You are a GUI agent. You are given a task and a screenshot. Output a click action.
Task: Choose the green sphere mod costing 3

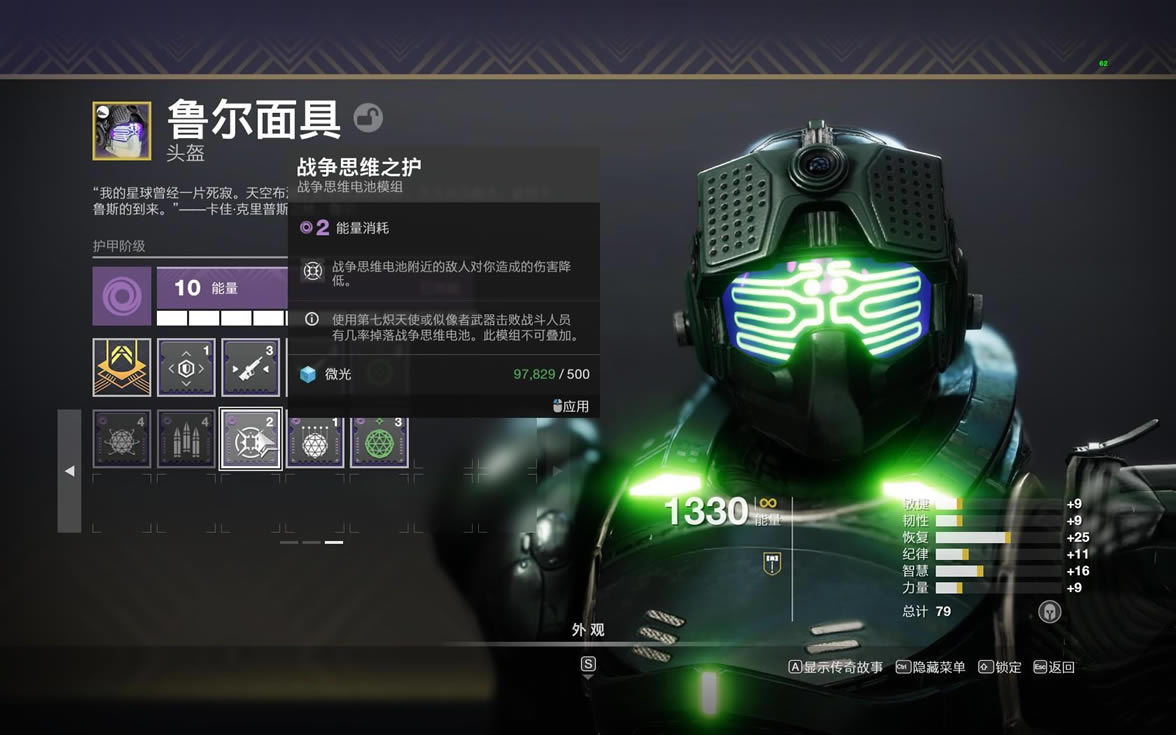point(379,439)
